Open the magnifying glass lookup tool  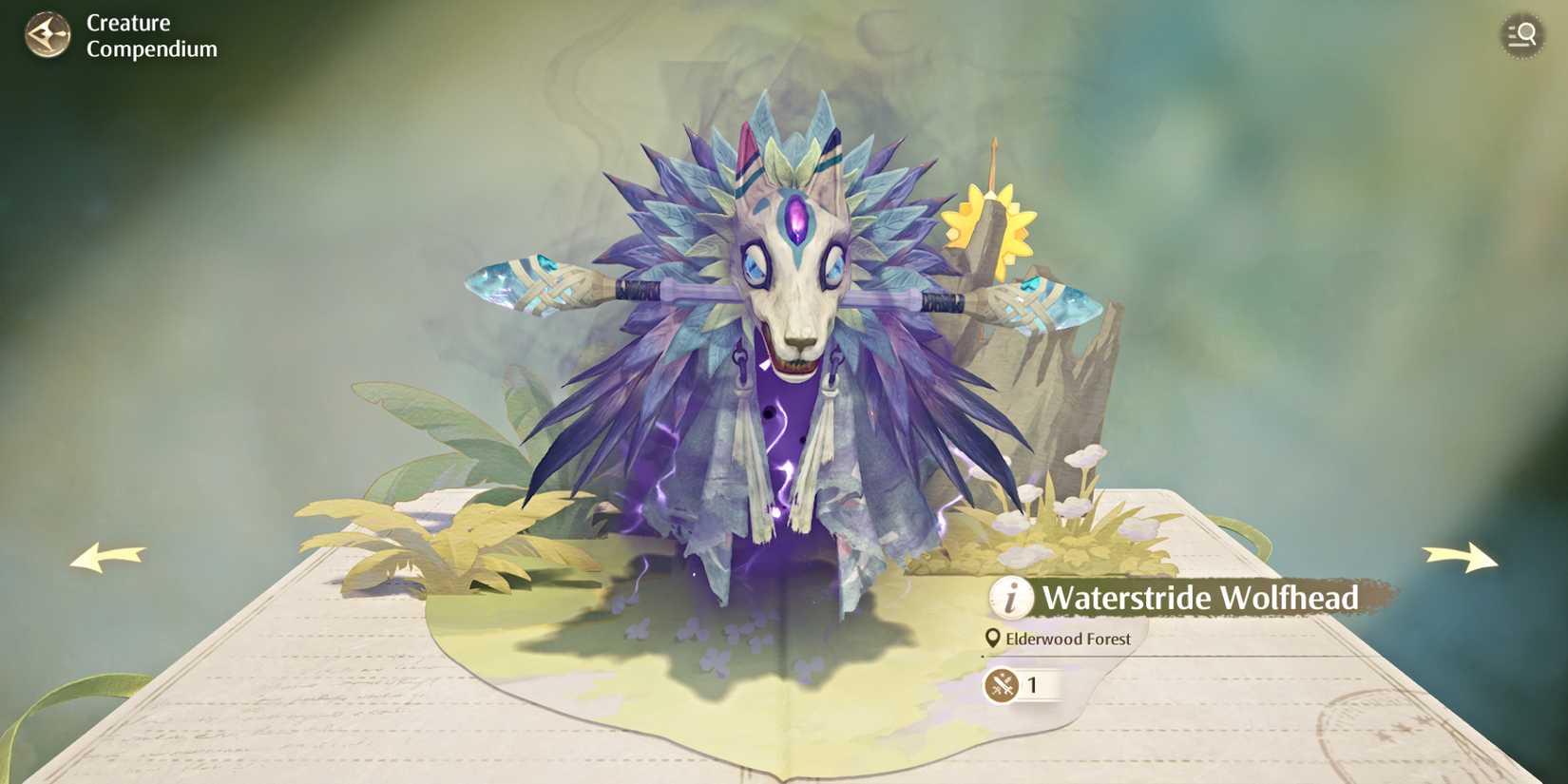tap(1521, 35)
